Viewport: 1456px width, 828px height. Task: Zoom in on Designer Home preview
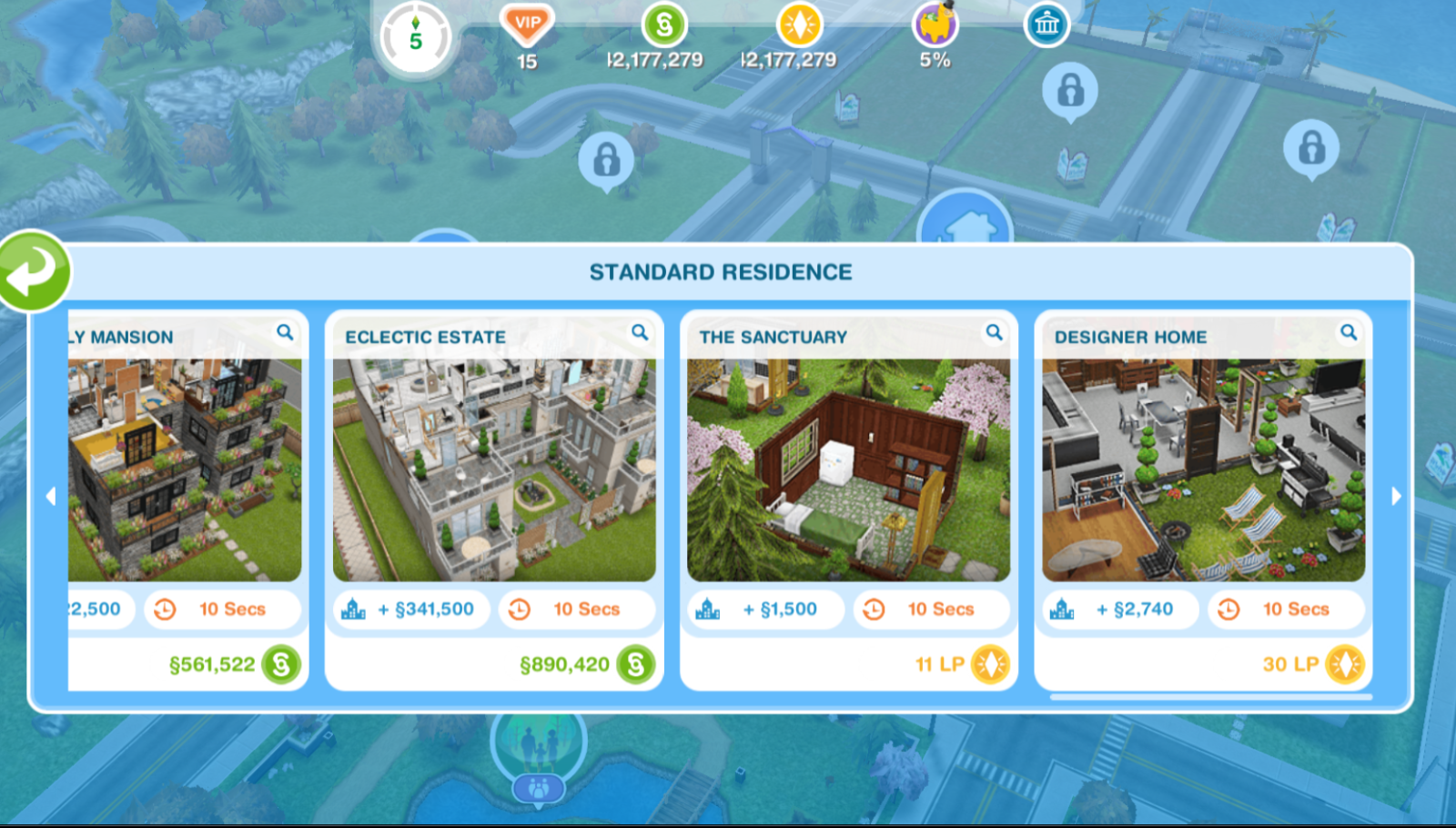(x=1348, y=333)
